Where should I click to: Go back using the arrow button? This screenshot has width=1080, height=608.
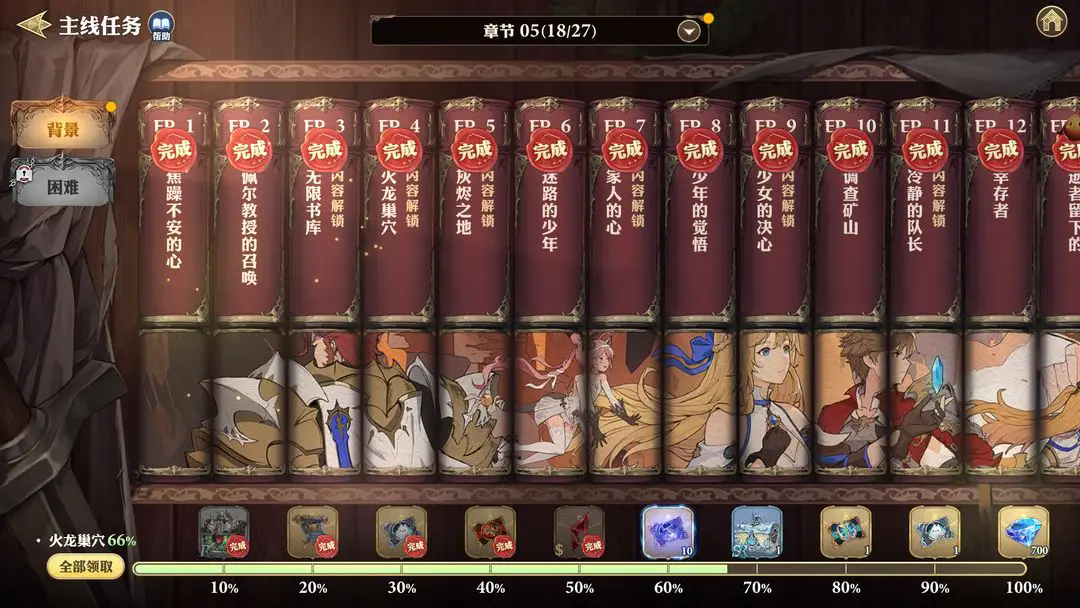tap(34, 24)
